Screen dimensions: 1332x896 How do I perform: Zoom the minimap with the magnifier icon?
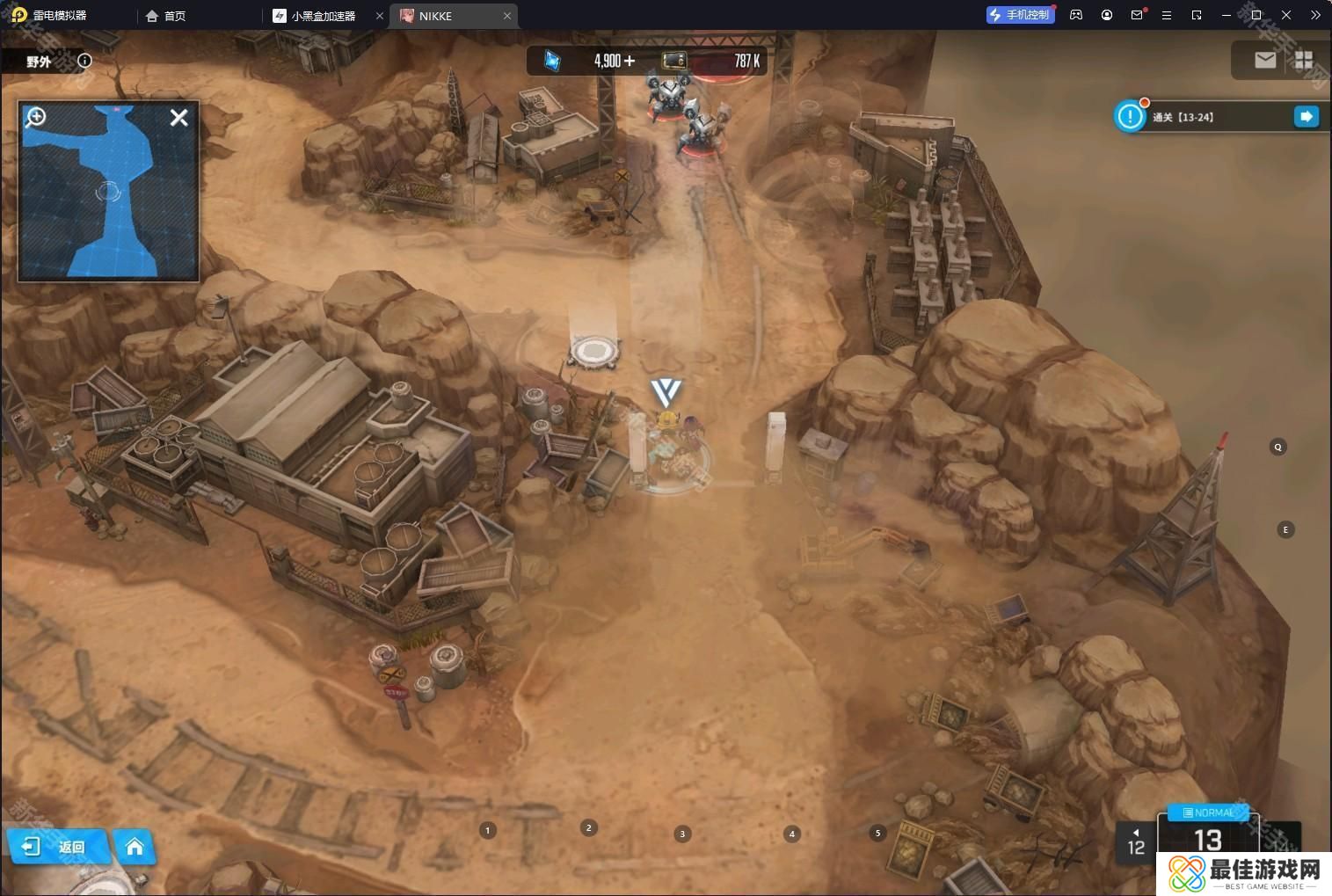(x=36, y=117)
